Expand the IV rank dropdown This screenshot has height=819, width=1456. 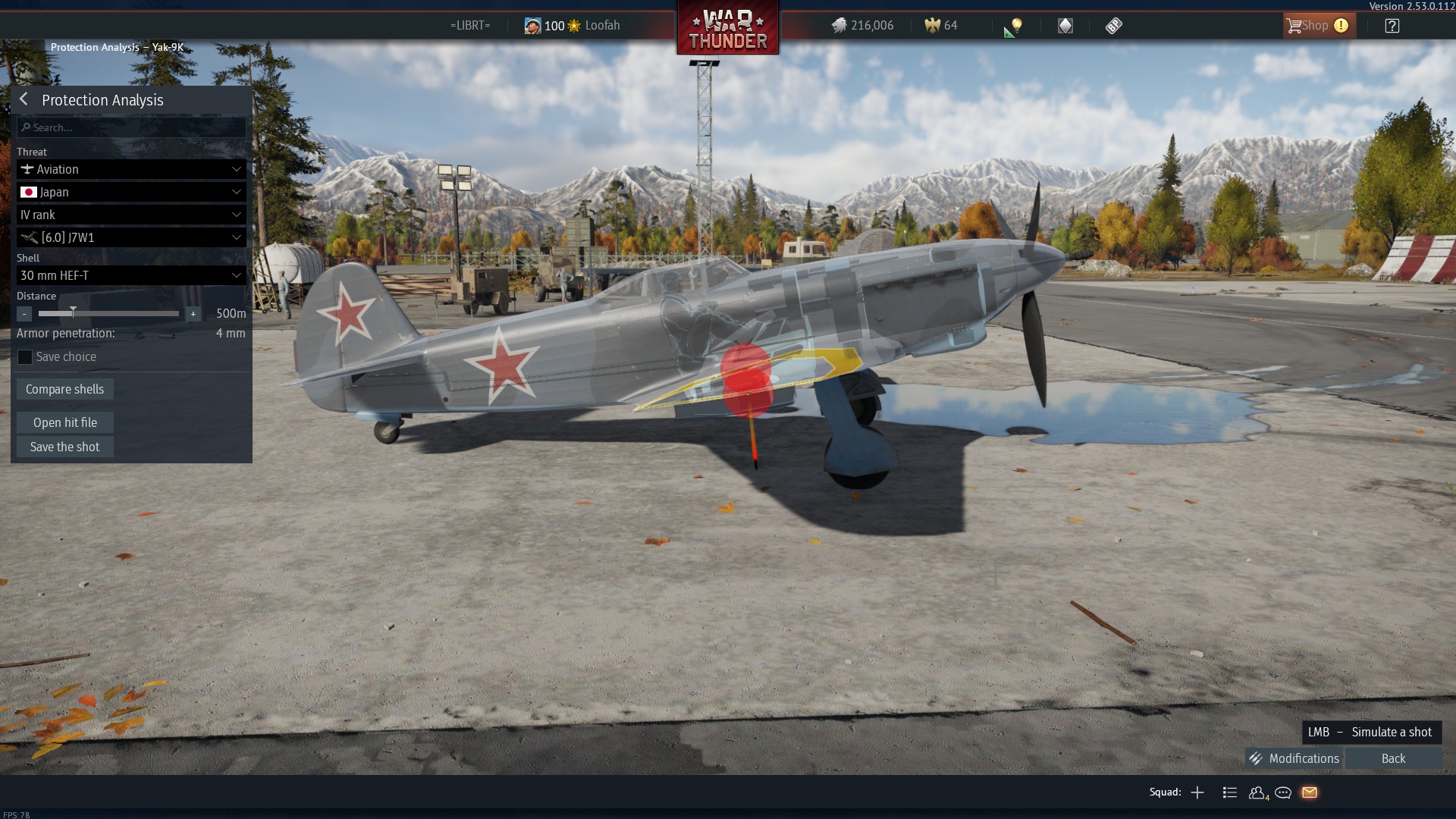pos(131,215)
